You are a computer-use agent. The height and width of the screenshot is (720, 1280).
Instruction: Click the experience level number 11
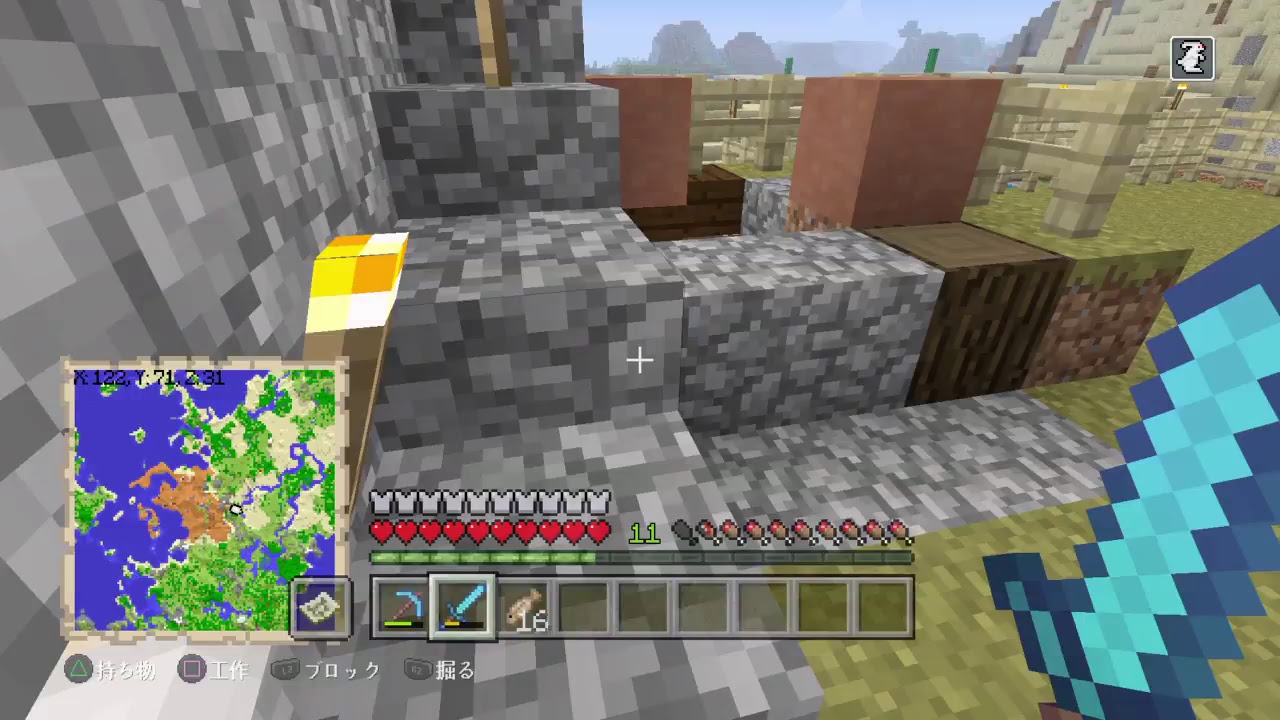pos(644,534)
